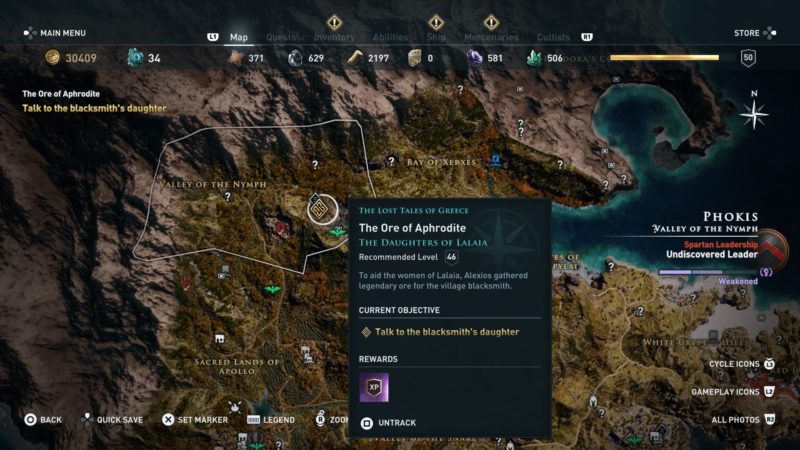Screen dimensions: 800x450
Task: Click the XP reward icon
Action: (374, 387)
